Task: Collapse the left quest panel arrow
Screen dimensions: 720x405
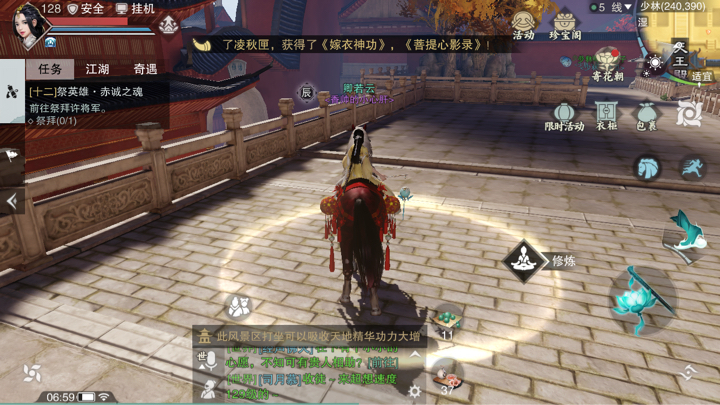Action: [11, 201]
